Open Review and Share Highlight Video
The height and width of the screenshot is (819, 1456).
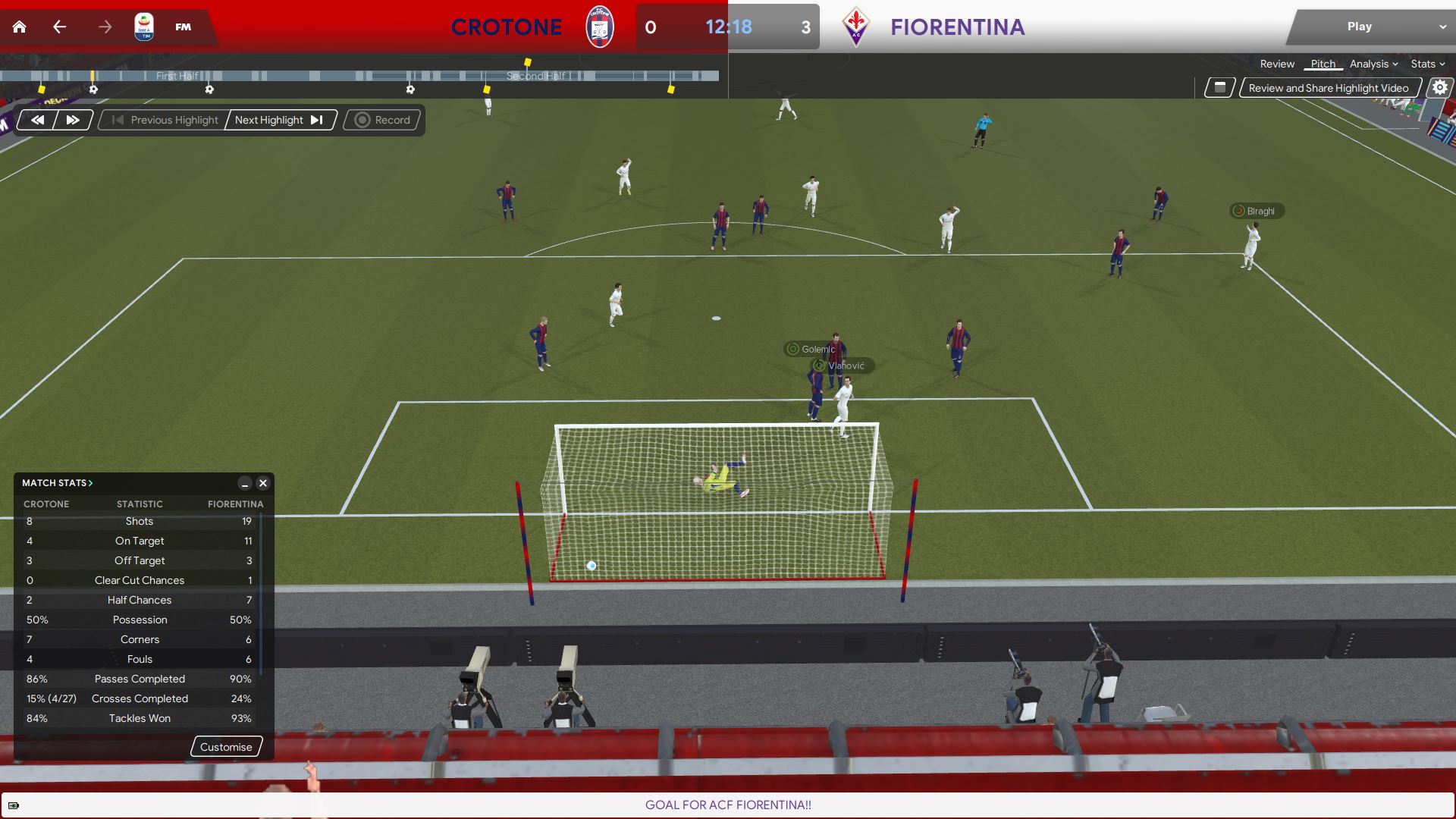(1328, 88)
